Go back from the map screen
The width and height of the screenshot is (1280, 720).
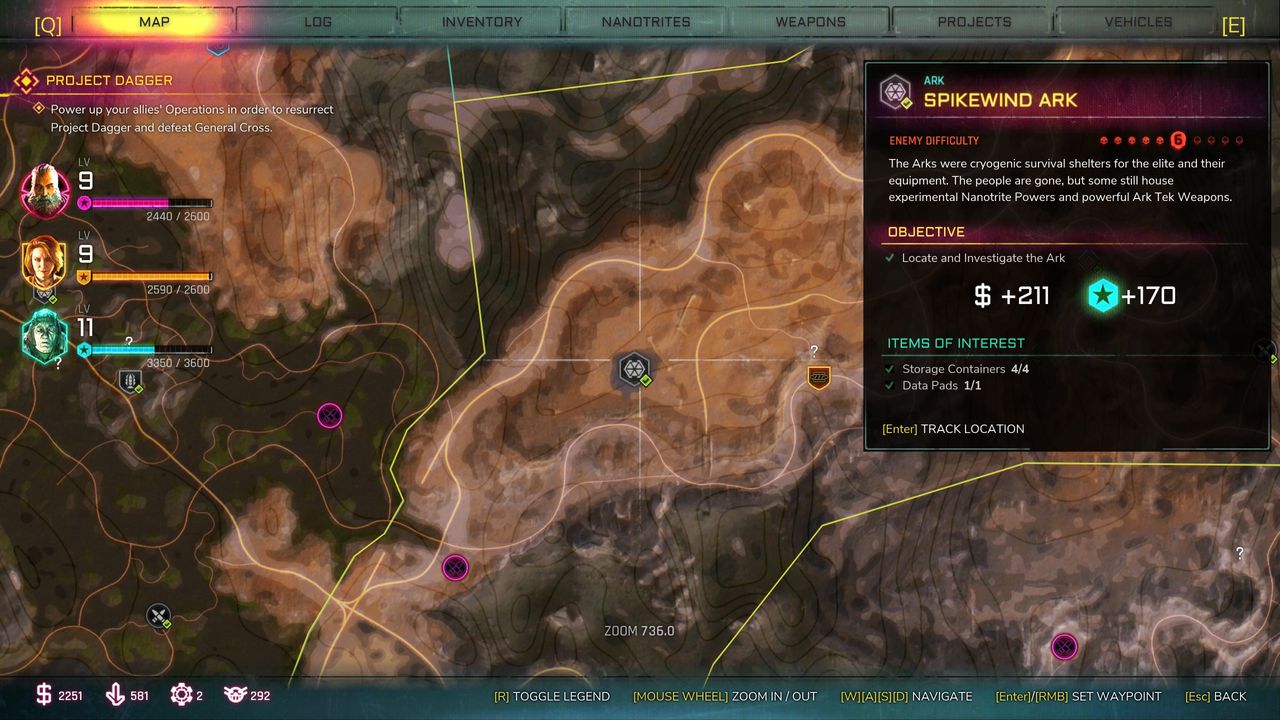point(1215,696)
